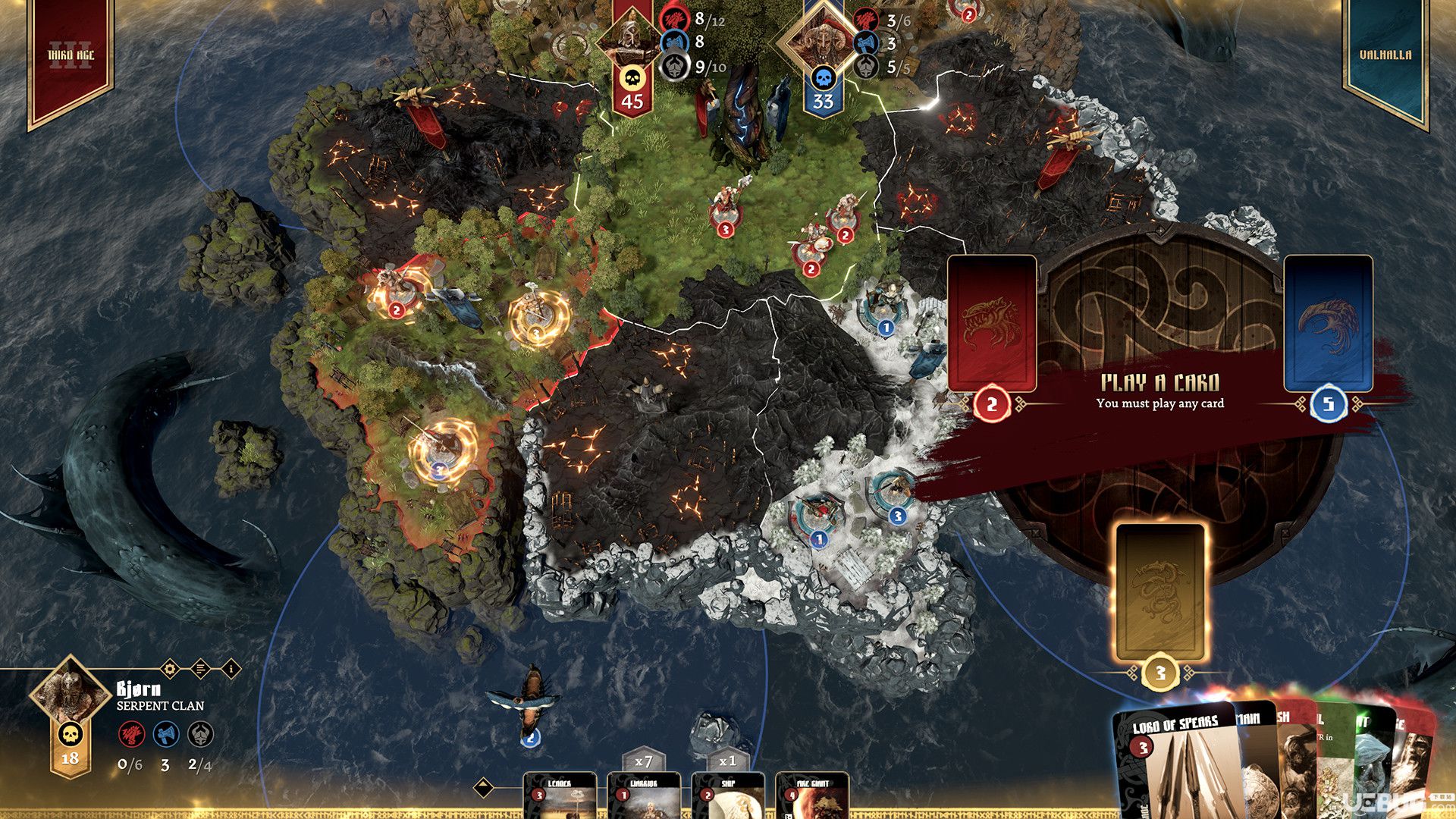Click the Third Age banner
Screen dimensions: 1456x819
[71, 57]
